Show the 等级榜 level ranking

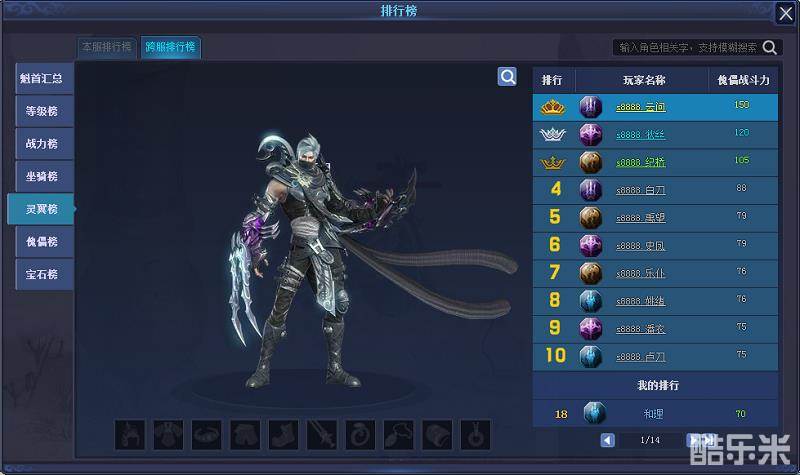tap(43, 111)
